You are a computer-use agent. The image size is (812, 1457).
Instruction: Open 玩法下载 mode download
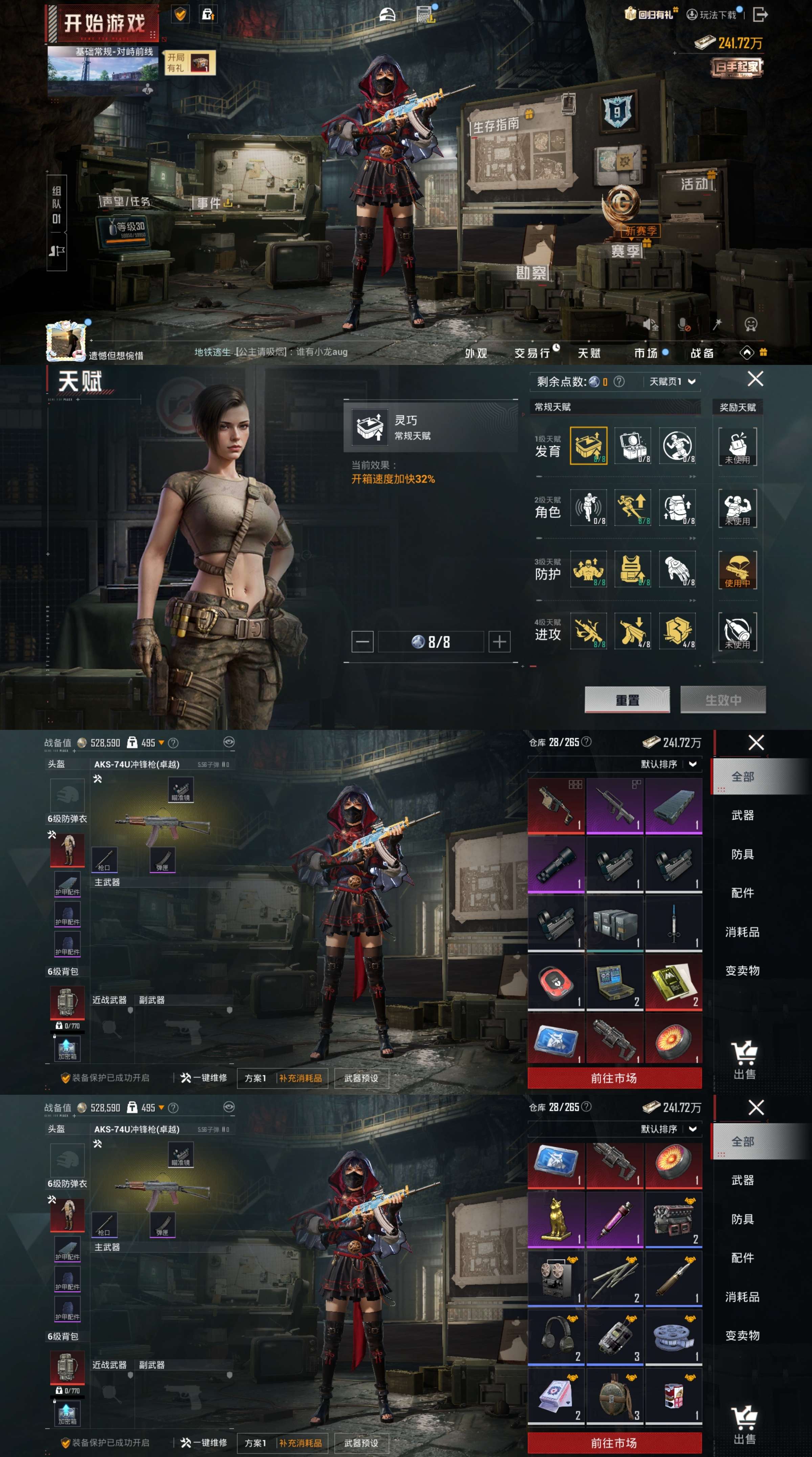click(713, 15)
